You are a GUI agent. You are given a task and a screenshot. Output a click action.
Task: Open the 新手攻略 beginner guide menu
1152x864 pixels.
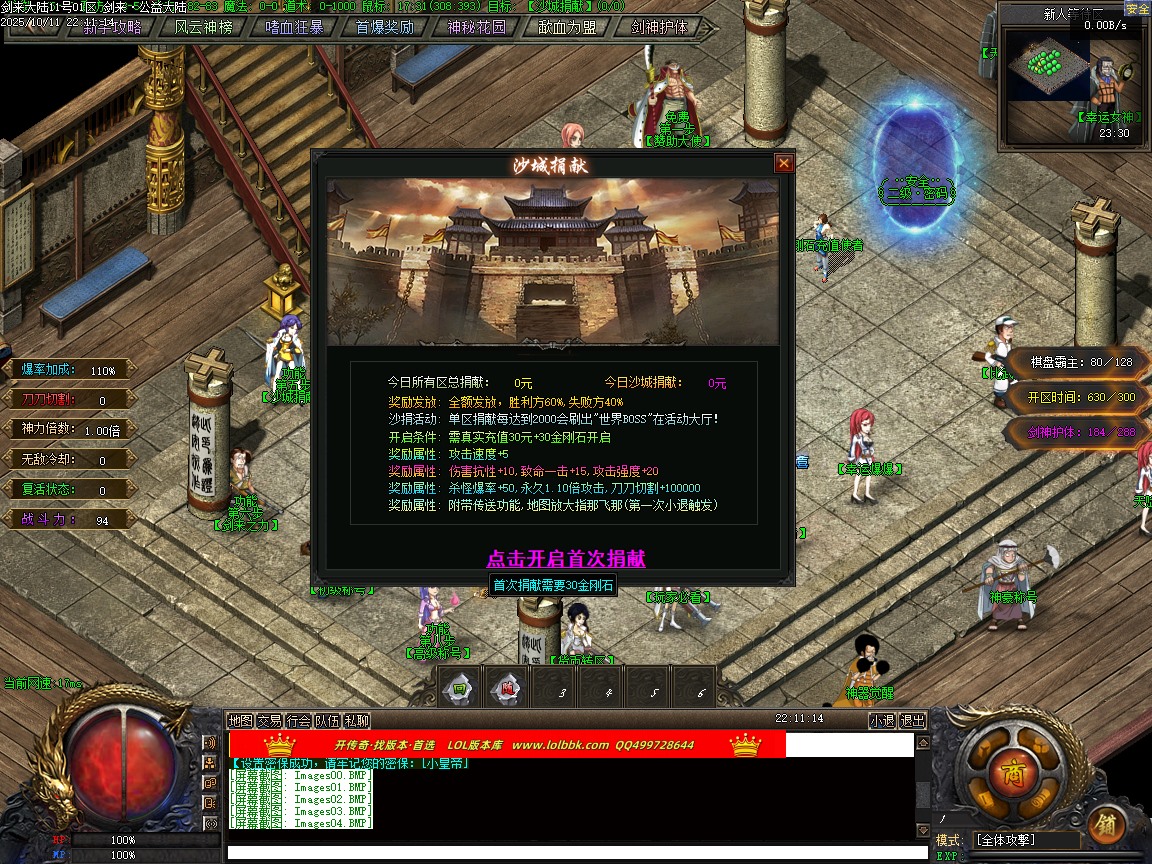pyautogui.click(x=113, y=27)
